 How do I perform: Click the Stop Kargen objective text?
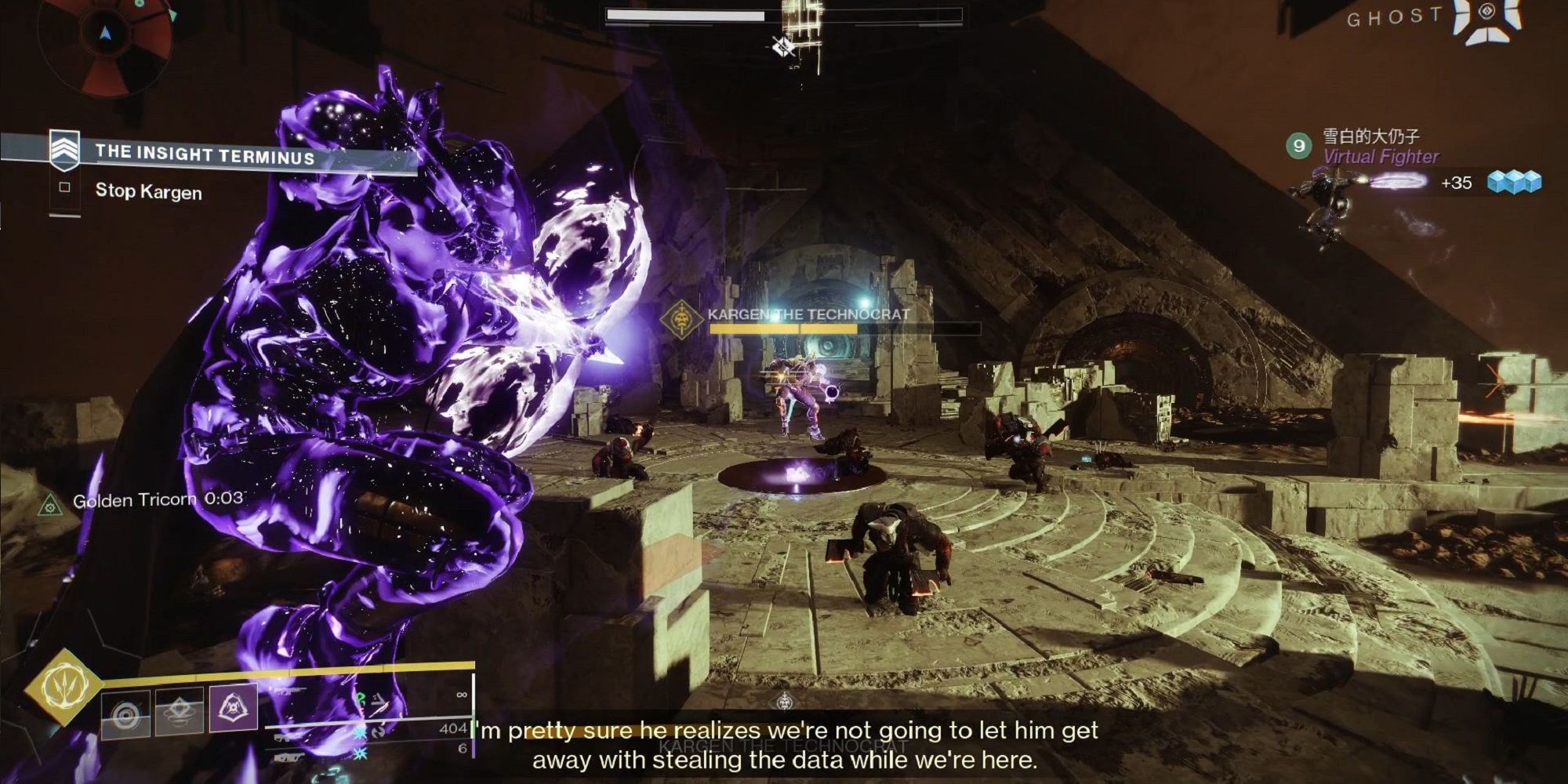tap(147, 191)
